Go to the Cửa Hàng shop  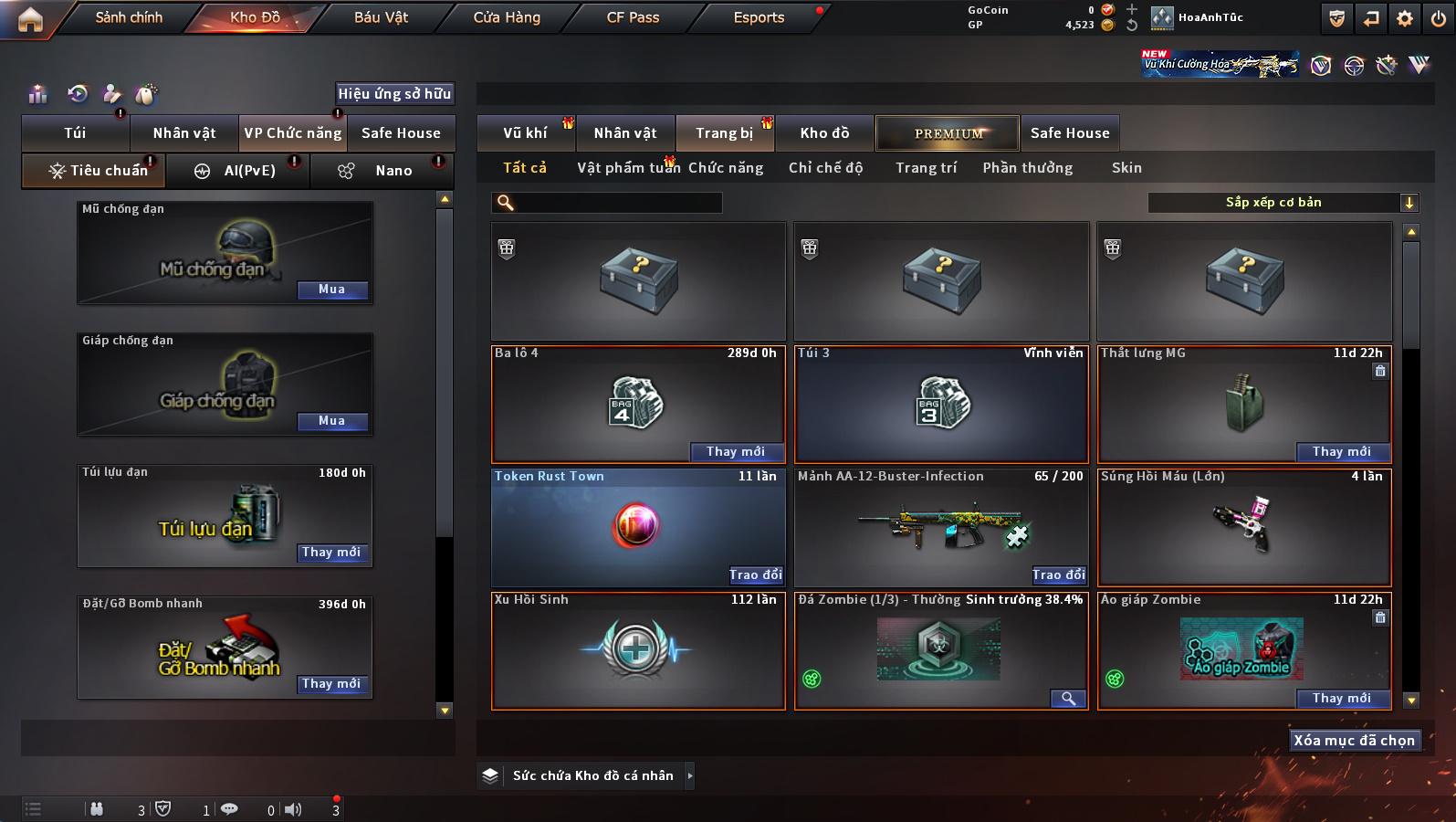507,17
